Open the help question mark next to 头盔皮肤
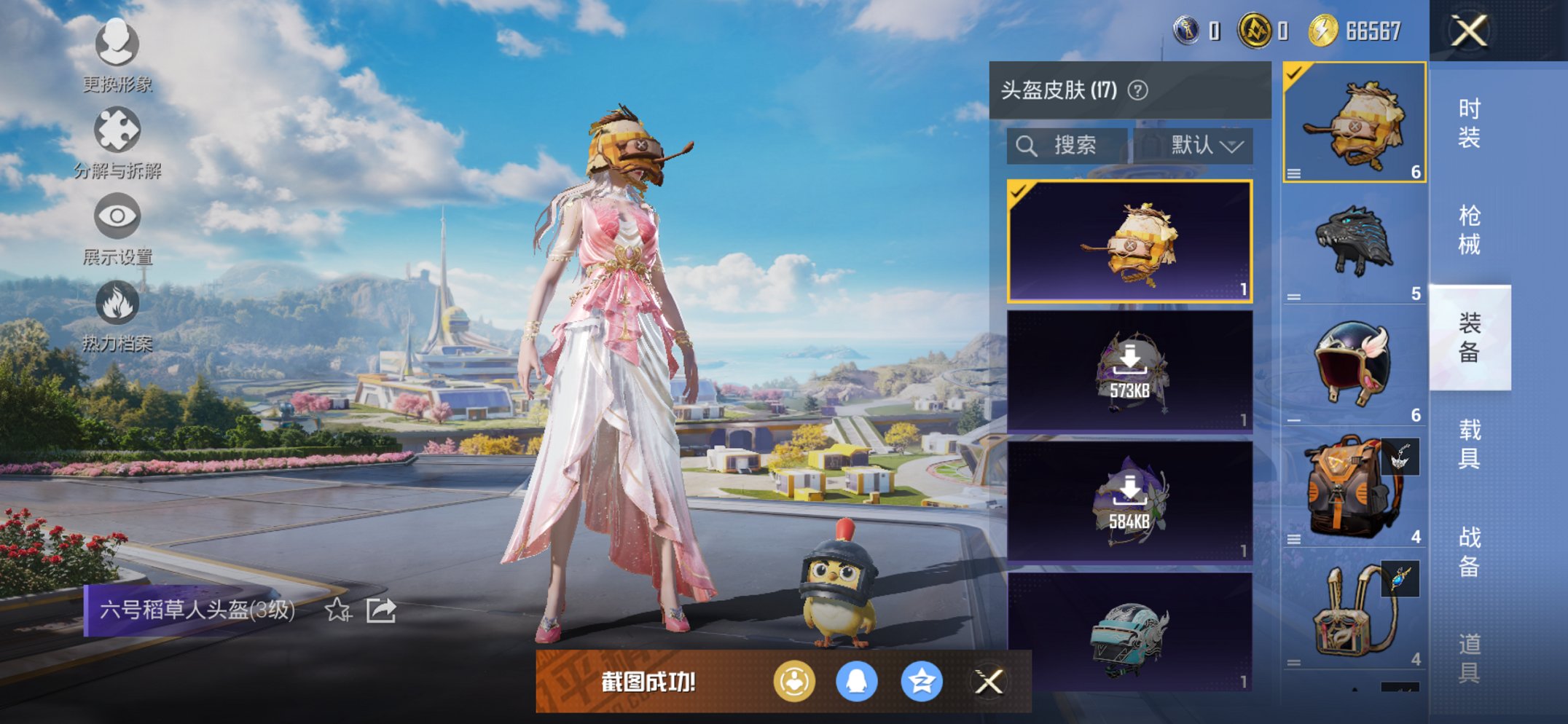This screenshot has height=724, width=1568. tap(1137, 88)
